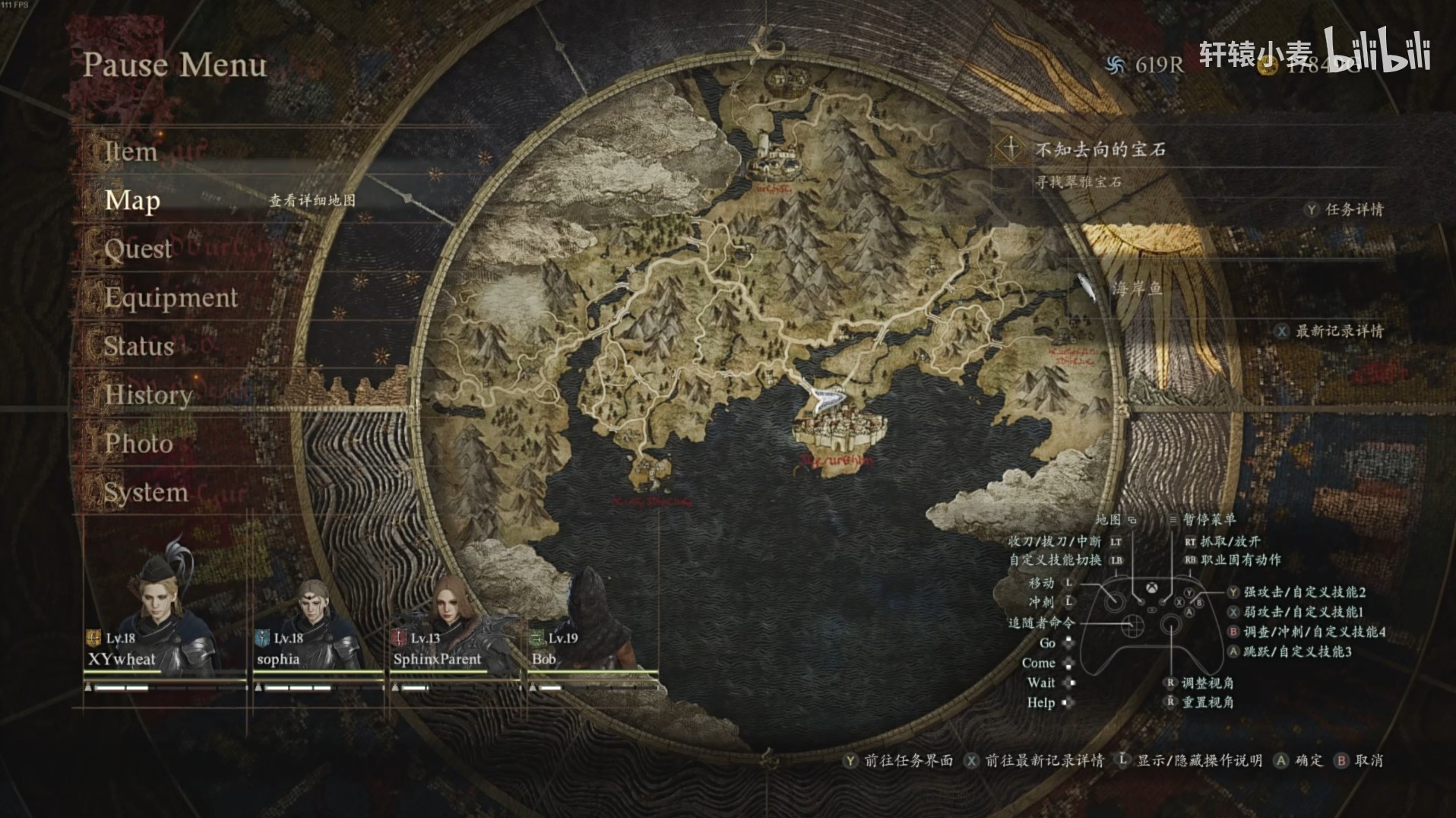Choose the History entry

click(x=148, y=395)
